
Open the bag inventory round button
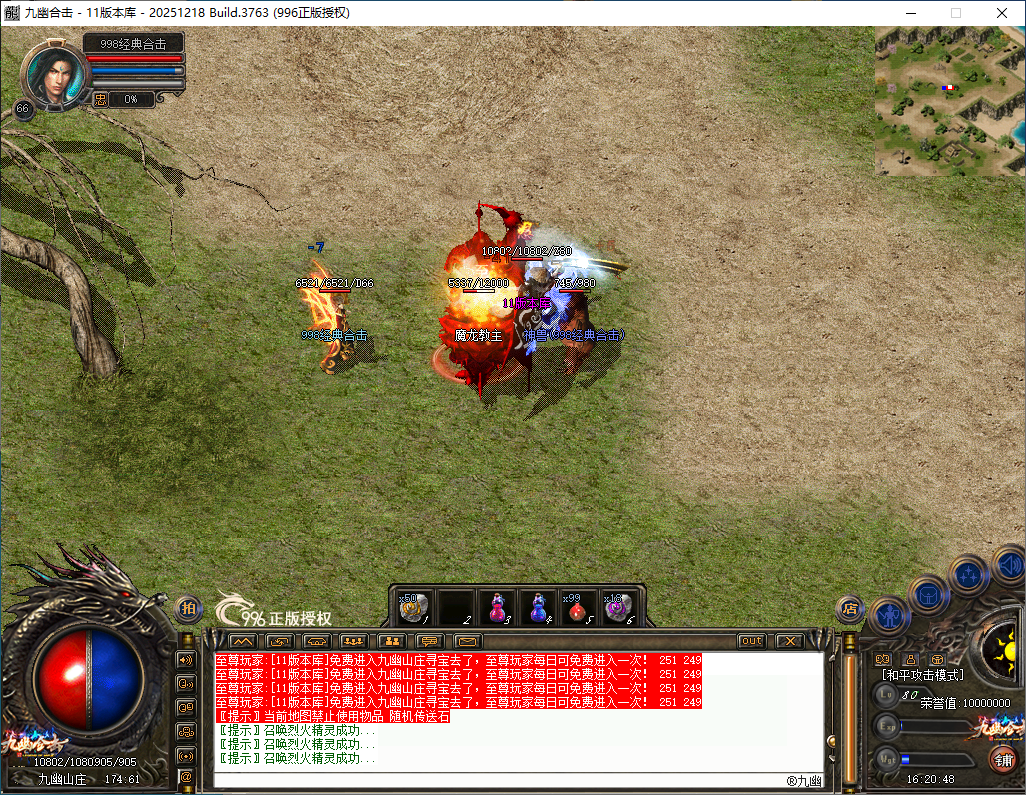[x=929, y=596]
